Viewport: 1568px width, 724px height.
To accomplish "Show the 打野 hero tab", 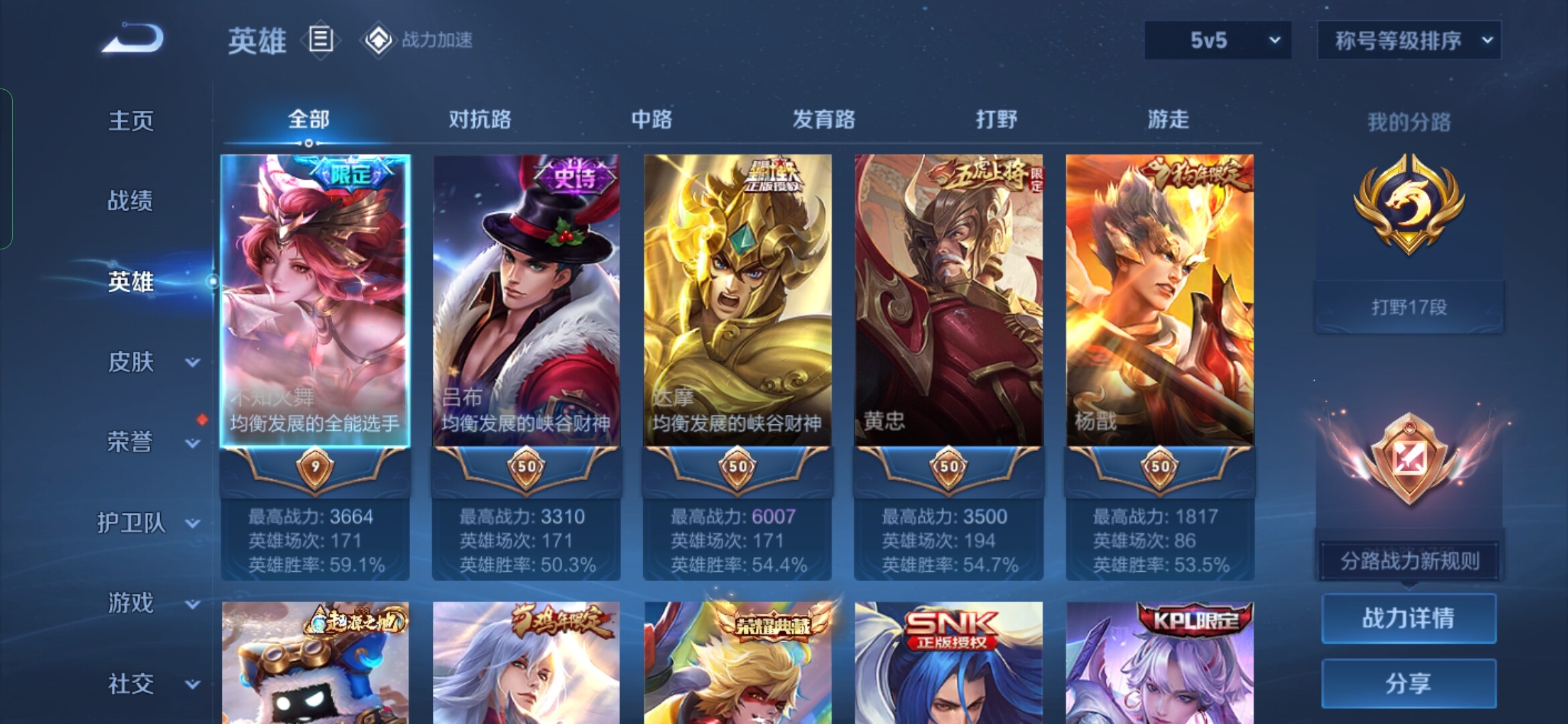I will click(996, 119).
